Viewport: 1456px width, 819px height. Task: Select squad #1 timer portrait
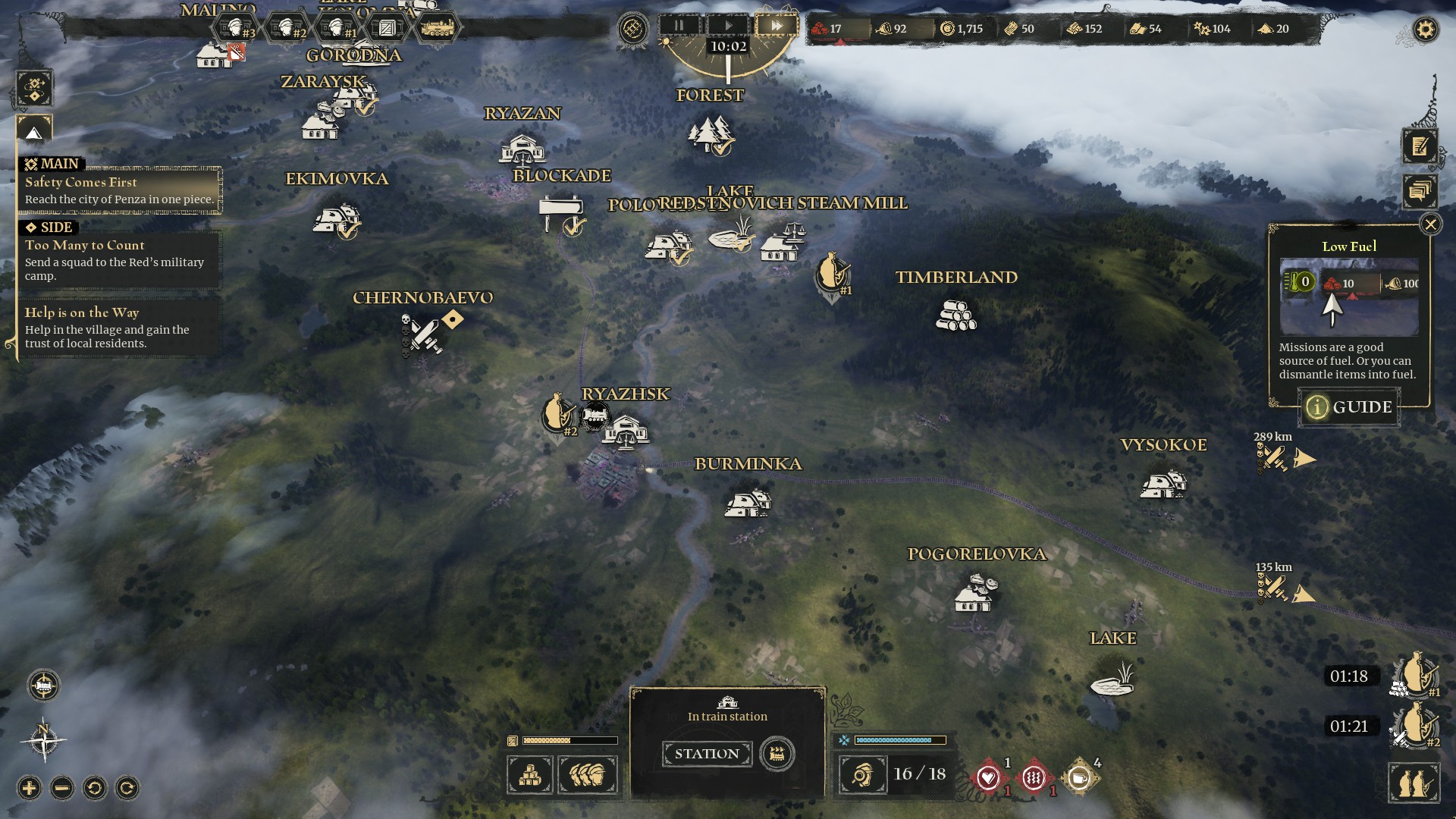(x=1415, y=675)
